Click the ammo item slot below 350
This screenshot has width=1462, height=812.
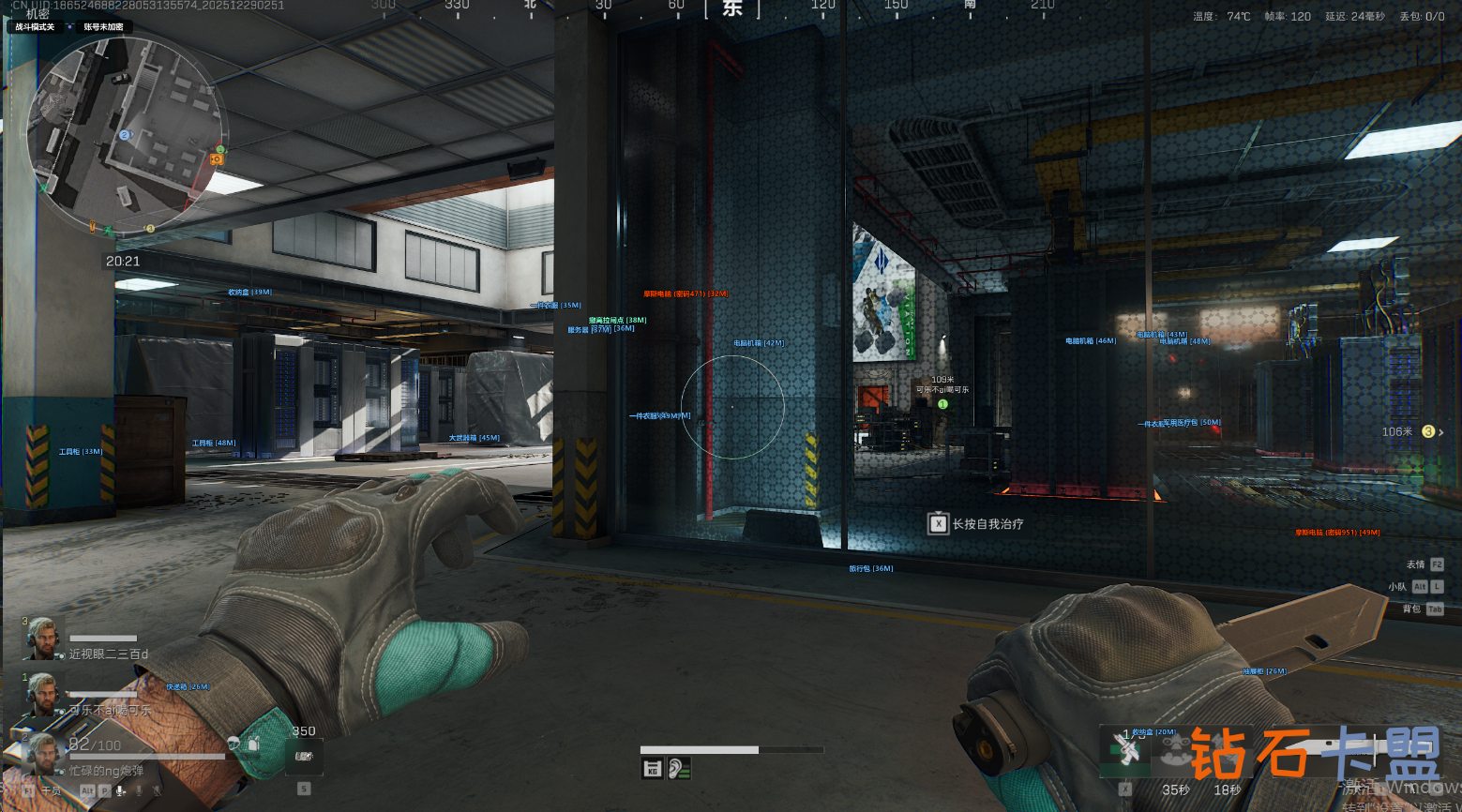[304, 756]
